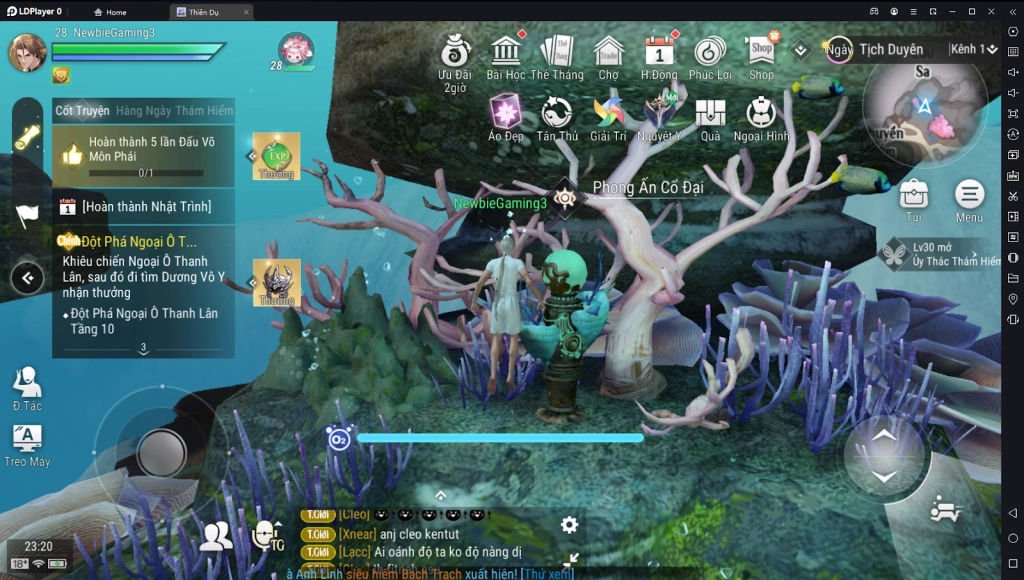Open the Ưu Đãi offers bag icon

coord(455,53)
